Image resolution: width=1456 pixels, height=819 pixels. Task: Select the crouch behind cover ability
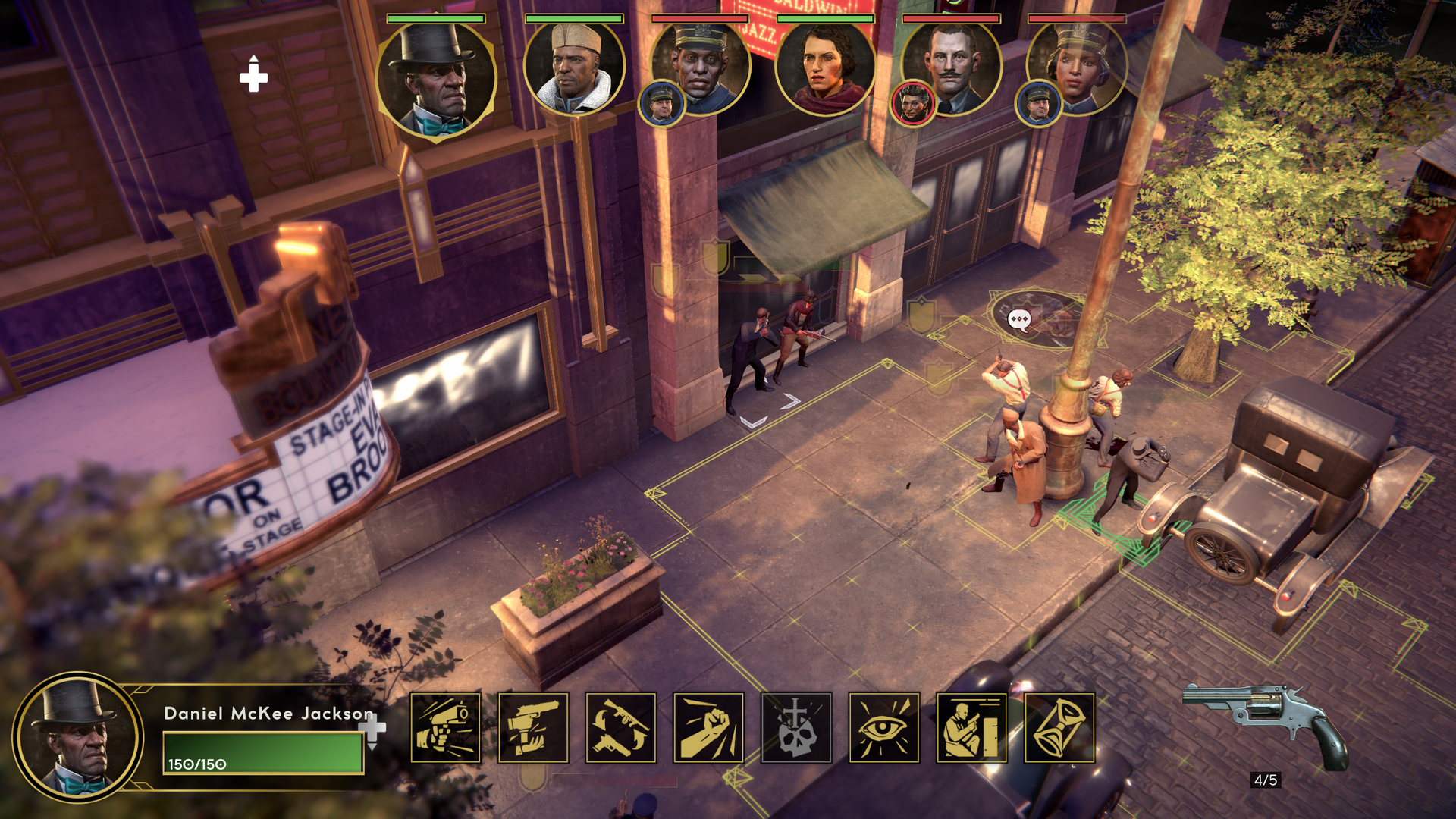click(x=971, y=728)
